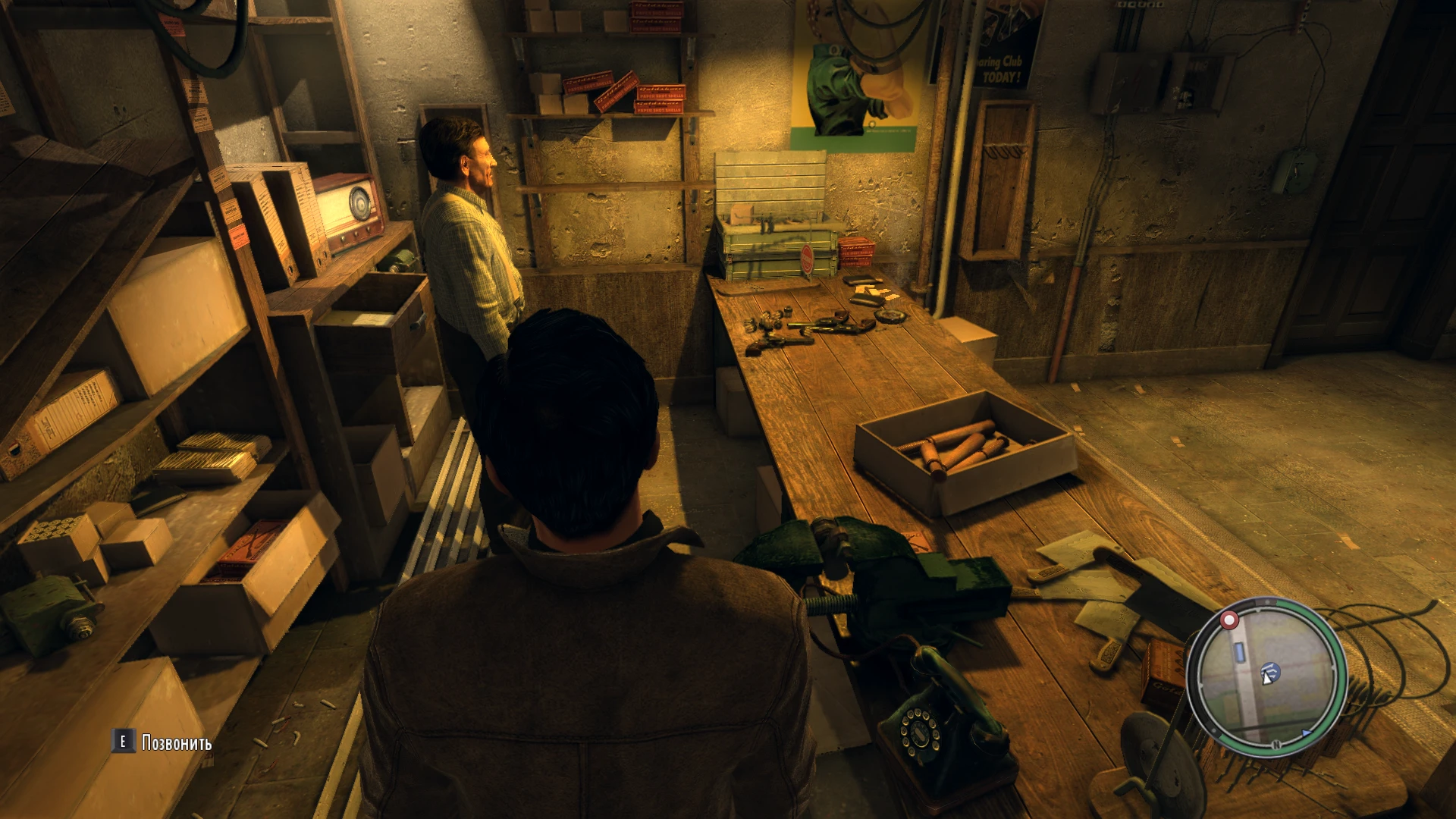Click the player arrow icon on the minimap
Image resolution: width=1456 pixels, height=819 pixels.
pyautogui.click(x=1266, y=679)
